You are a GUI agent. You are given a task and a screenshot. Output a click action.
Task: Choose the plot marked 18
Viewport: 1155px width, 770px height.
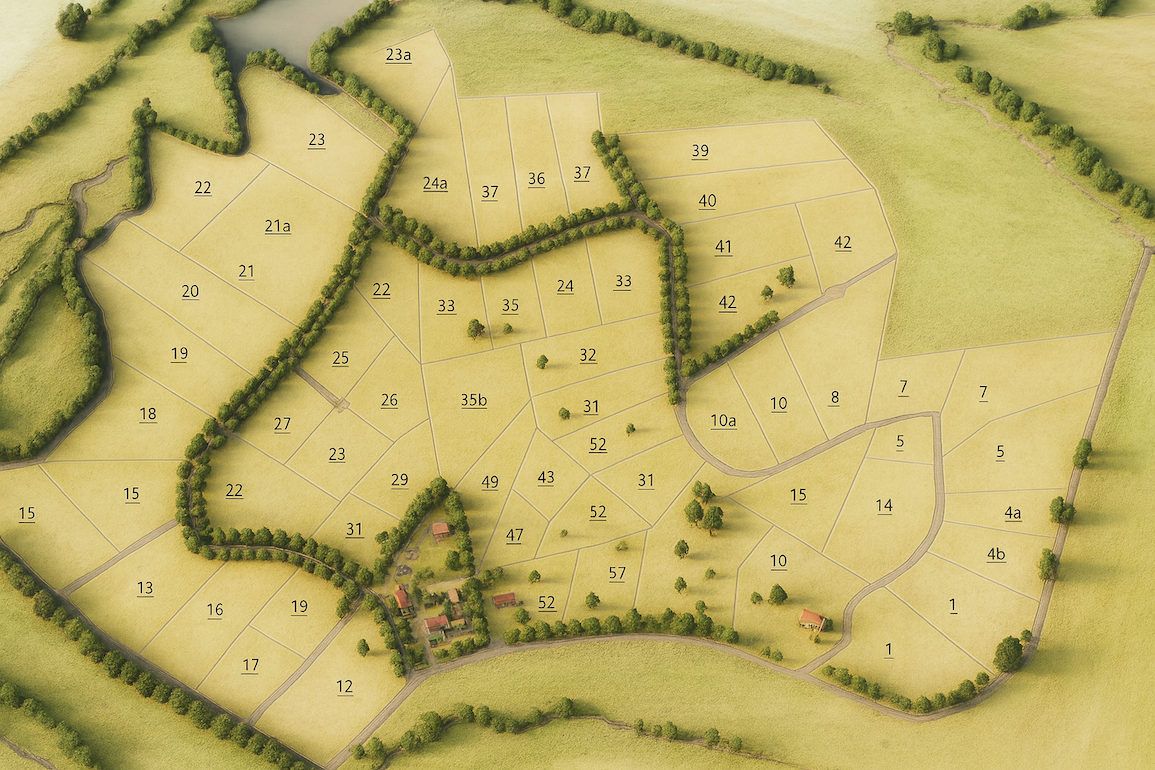tap(148, 415)
